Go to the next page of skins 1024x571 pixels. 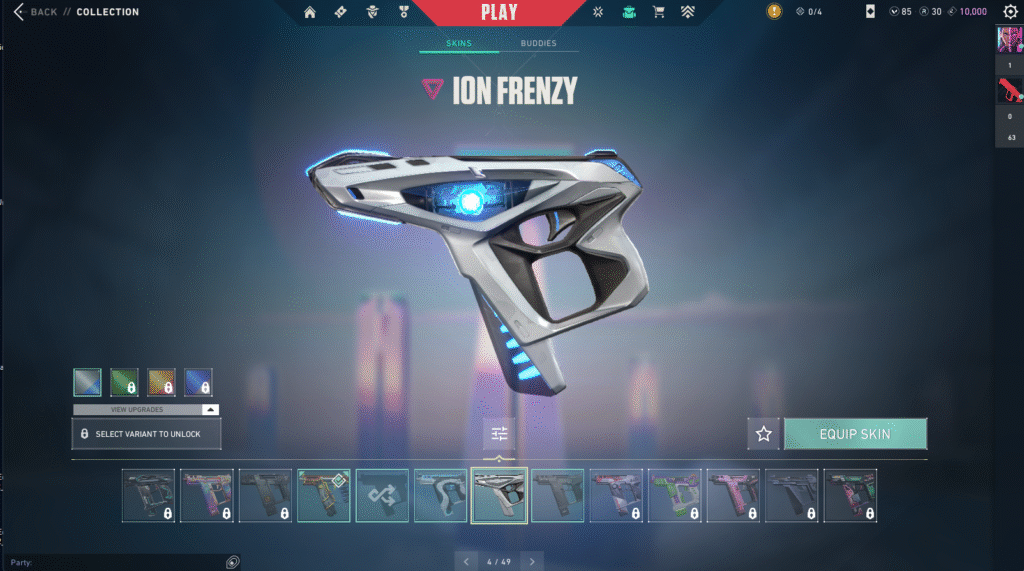point(532,561)
